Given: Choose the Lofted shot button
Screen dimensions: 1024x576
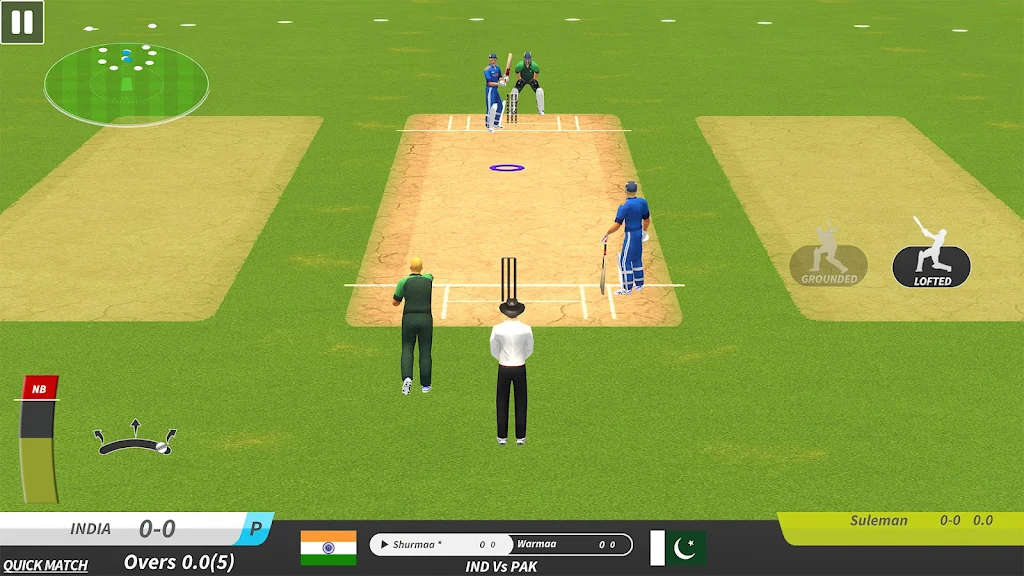Looking at the screenshot, I should [931, 265].
